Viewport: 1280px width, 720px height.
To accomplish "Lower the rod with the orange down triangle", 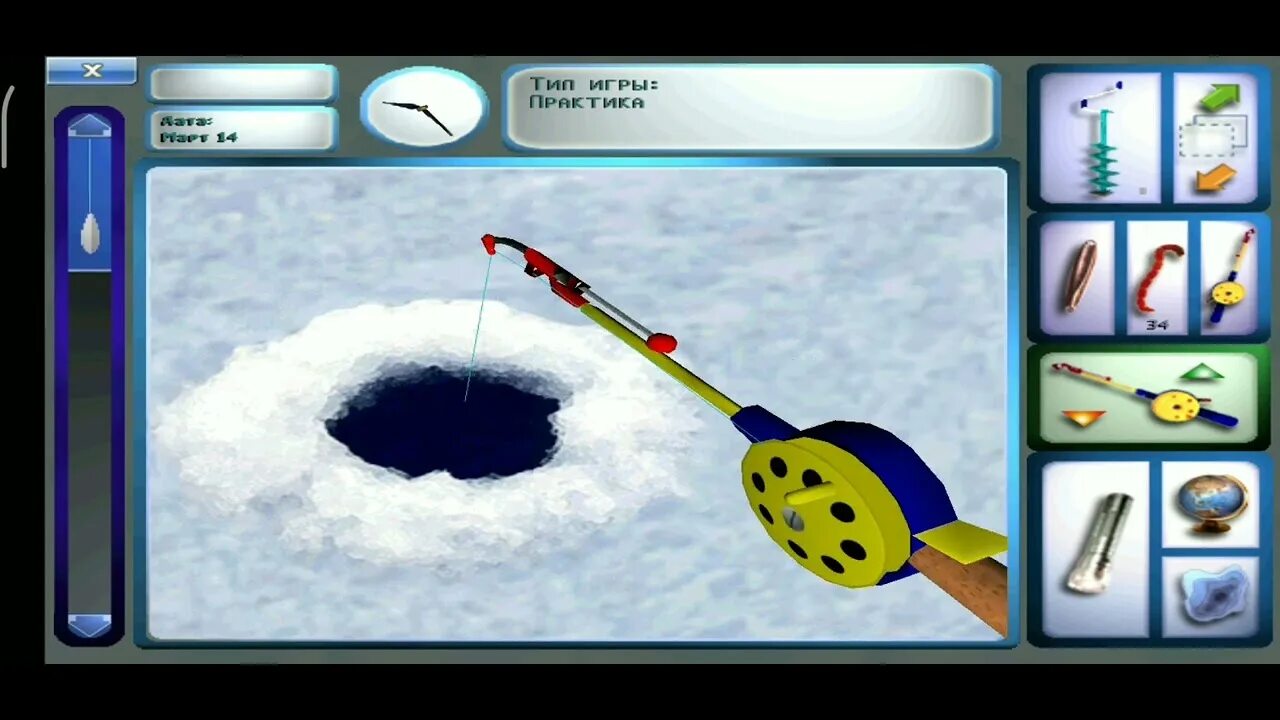I will click(1083, 418).
